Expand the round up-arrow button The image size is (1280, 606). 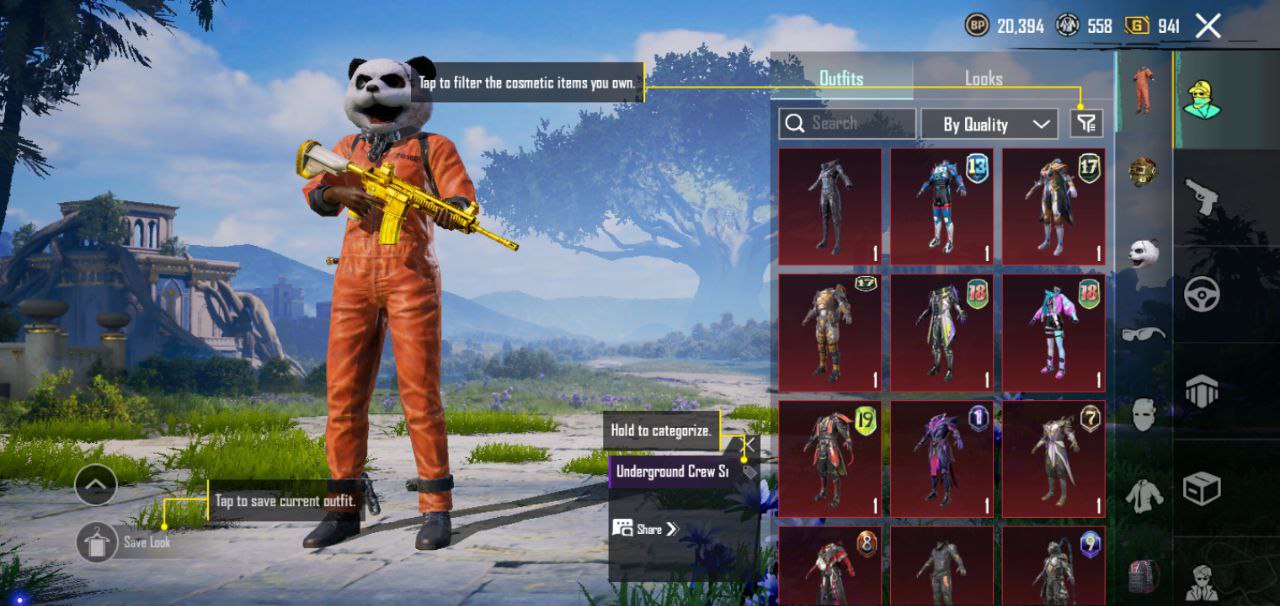(x=96, y=486)
